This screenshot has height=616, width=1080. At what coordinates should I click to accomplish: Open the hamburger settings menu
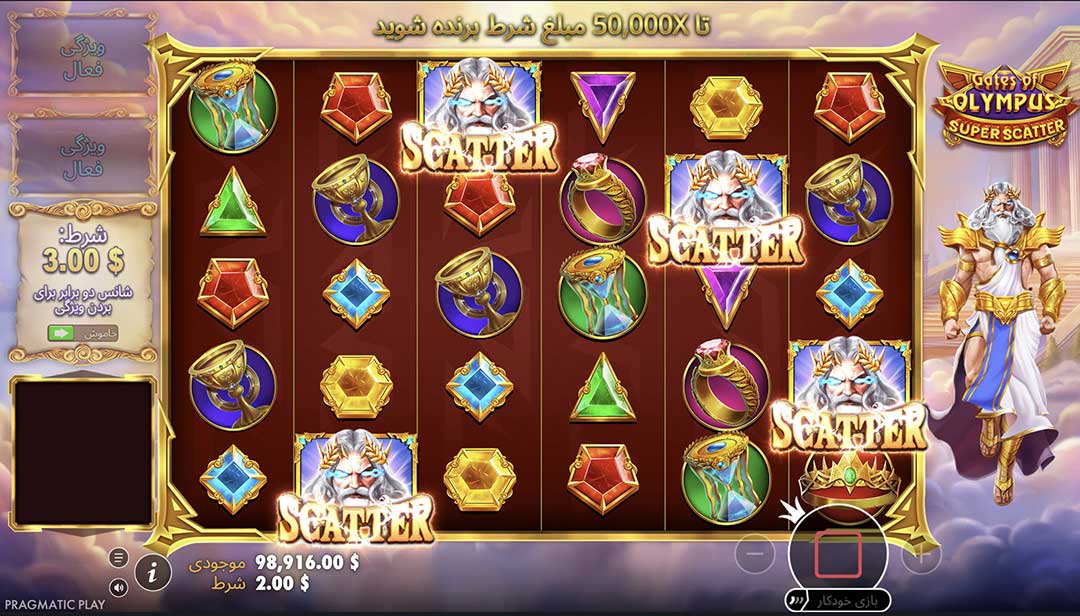pos(119,557)
